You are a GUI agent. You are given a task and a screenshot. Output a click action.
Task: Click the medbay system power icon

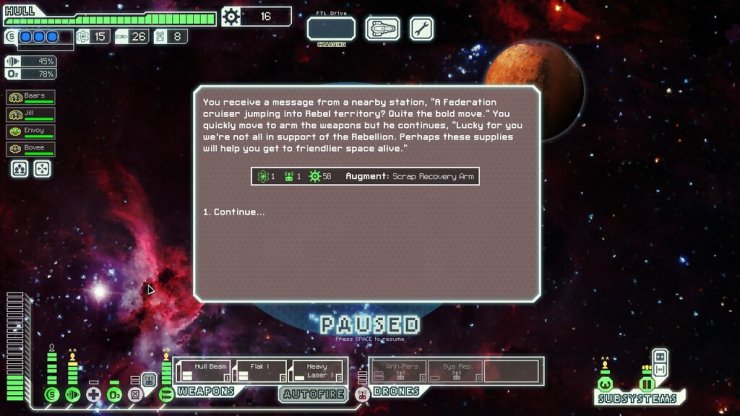(x=94, y=394)
